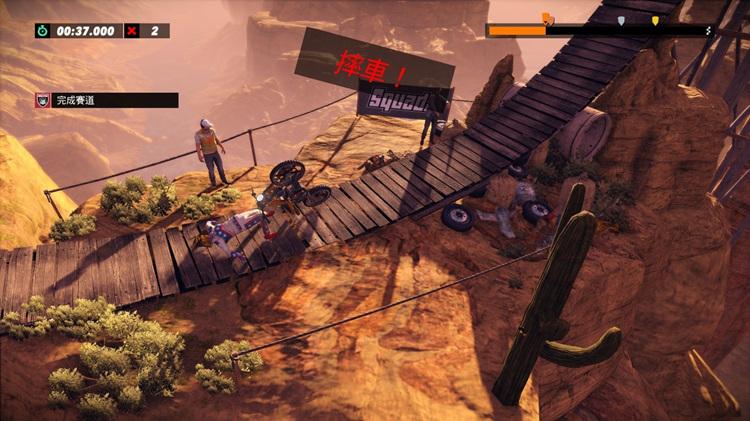Select the objective's shield badge icon

pyautogui.click(x=43, y=100)
